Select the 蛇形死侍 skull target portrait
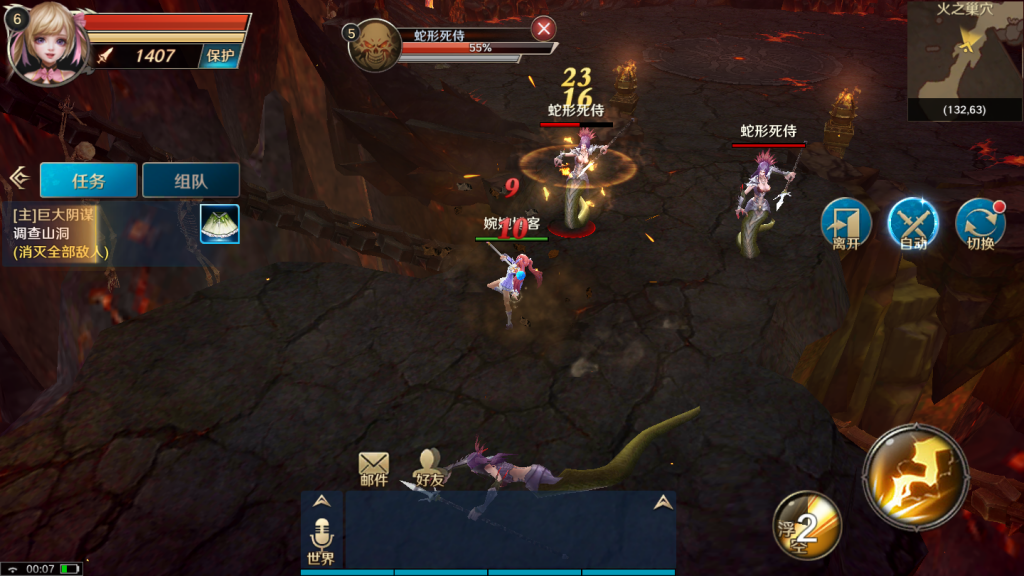 (x=374, y=45)
